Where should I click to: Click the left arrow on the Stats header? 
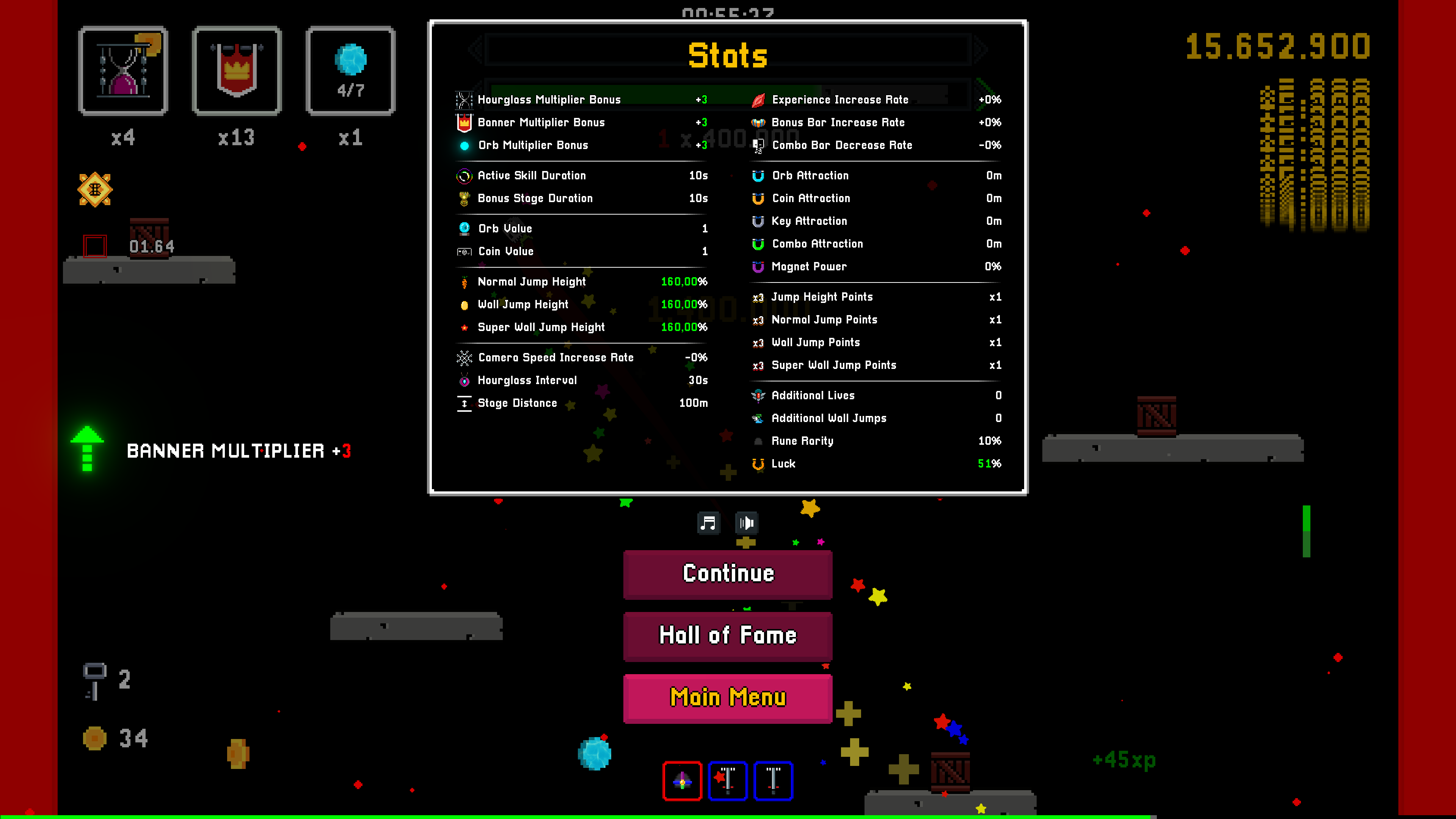[476, 50]
